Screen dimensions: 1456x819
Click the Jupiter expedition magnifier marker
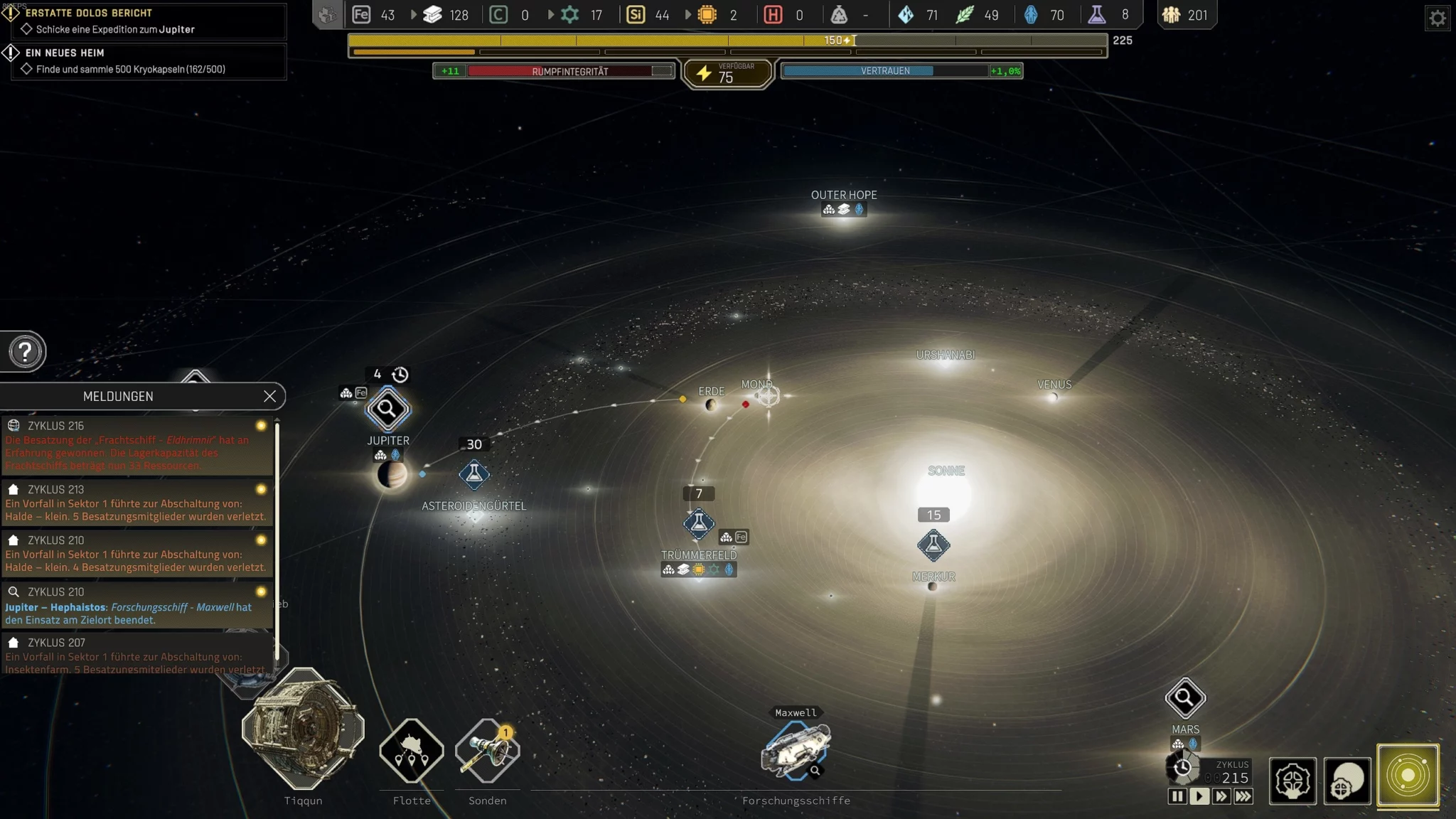pyautogui.click(x=387, y=409)
